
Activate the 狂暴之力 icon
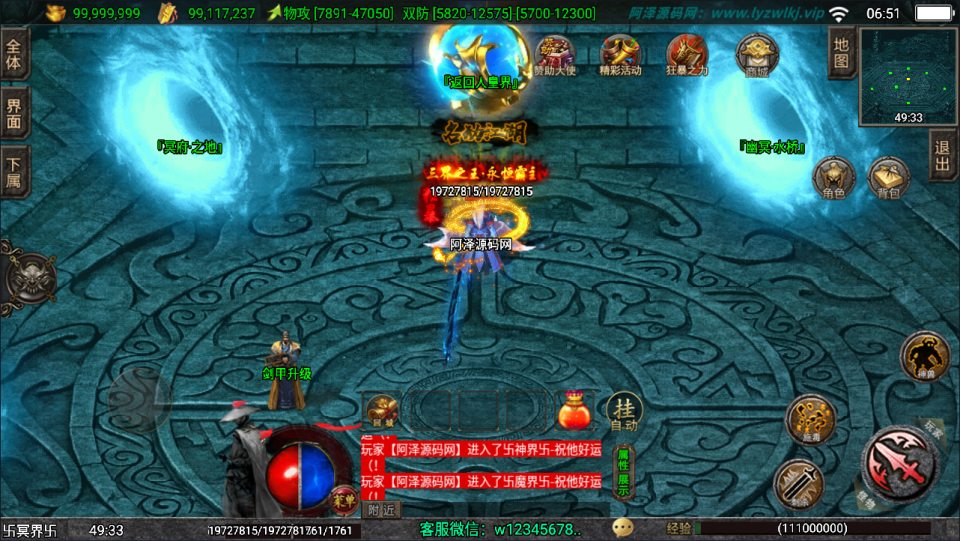(687, 53)
